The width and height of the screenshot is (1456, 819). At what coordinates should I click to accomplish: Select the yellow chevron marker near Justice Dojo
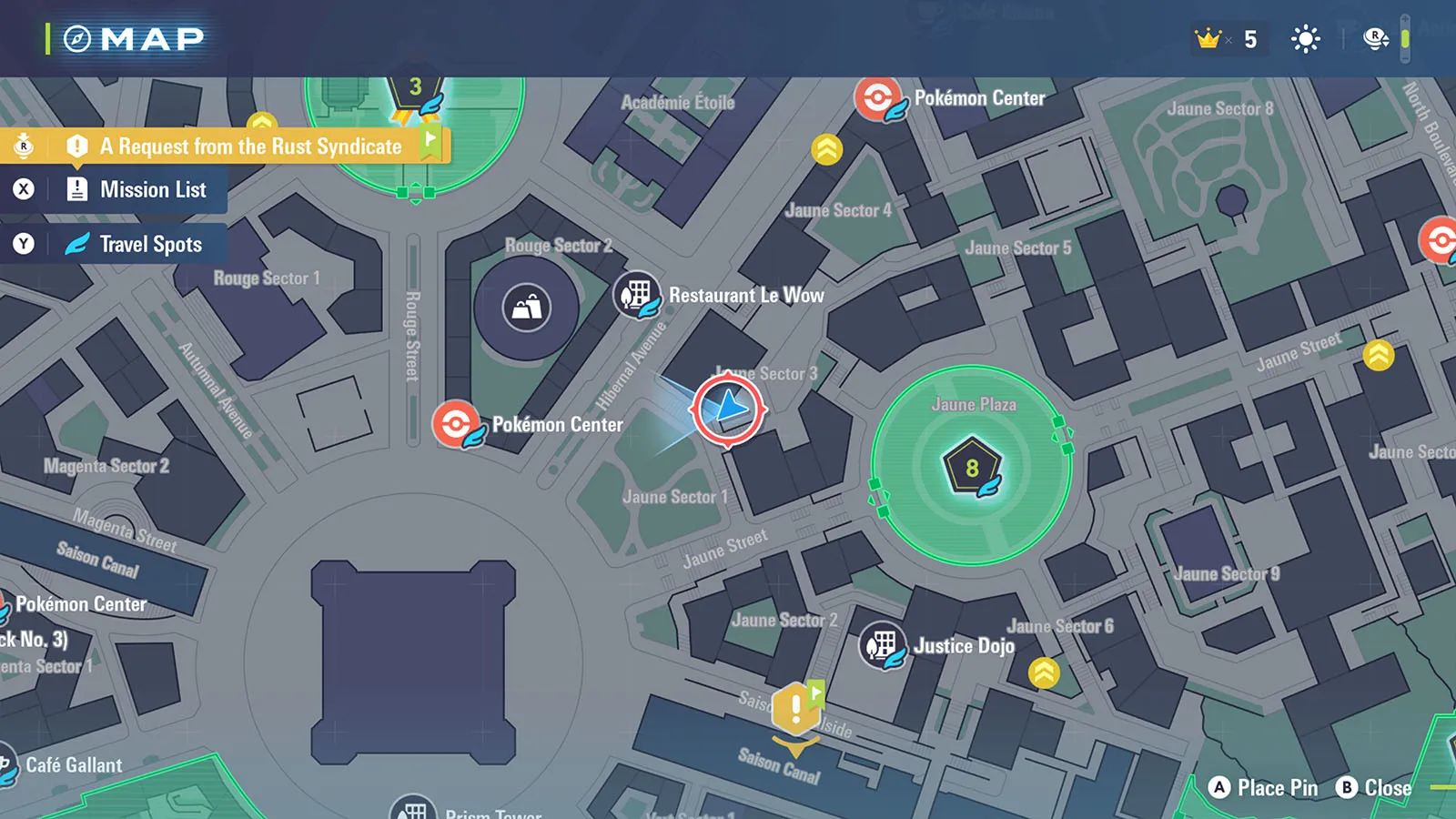point(1044,672)
